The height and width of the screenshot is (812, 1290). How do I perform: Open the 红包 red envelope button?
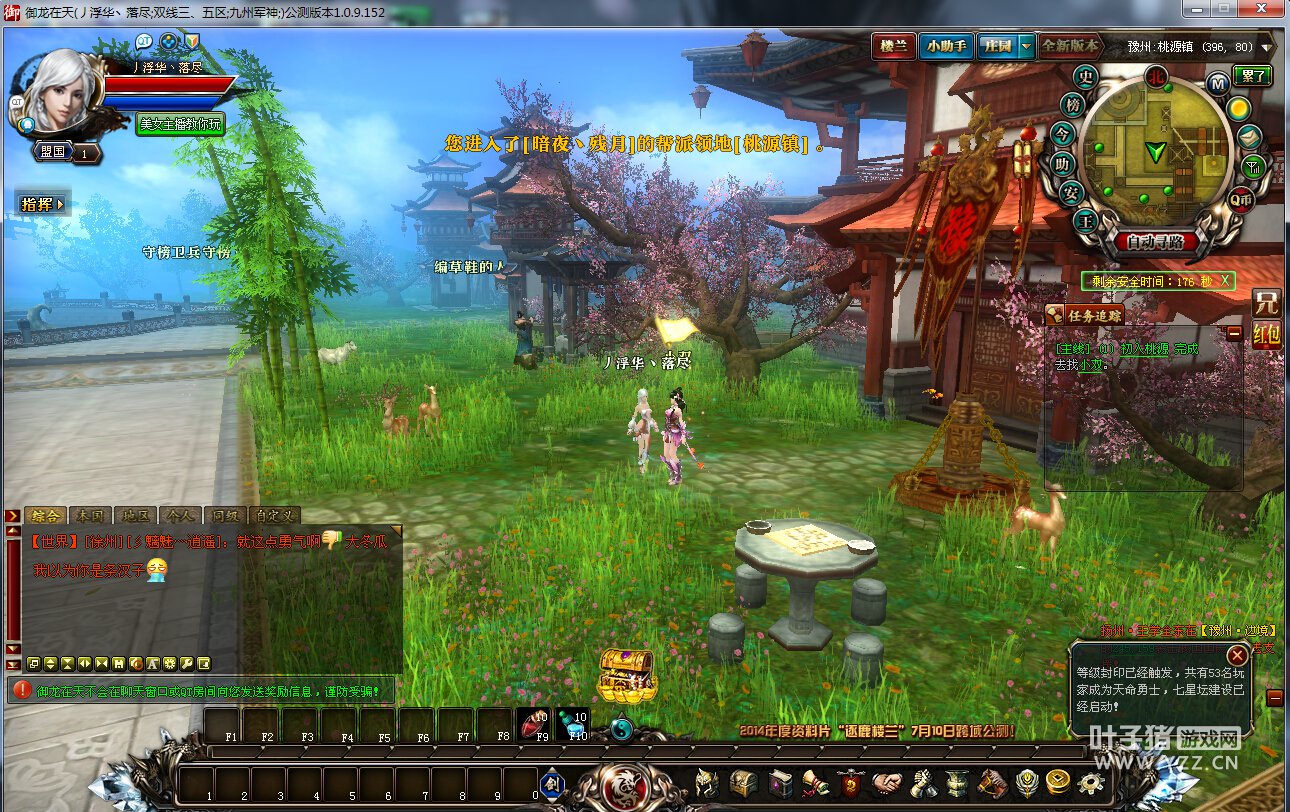1266,335
